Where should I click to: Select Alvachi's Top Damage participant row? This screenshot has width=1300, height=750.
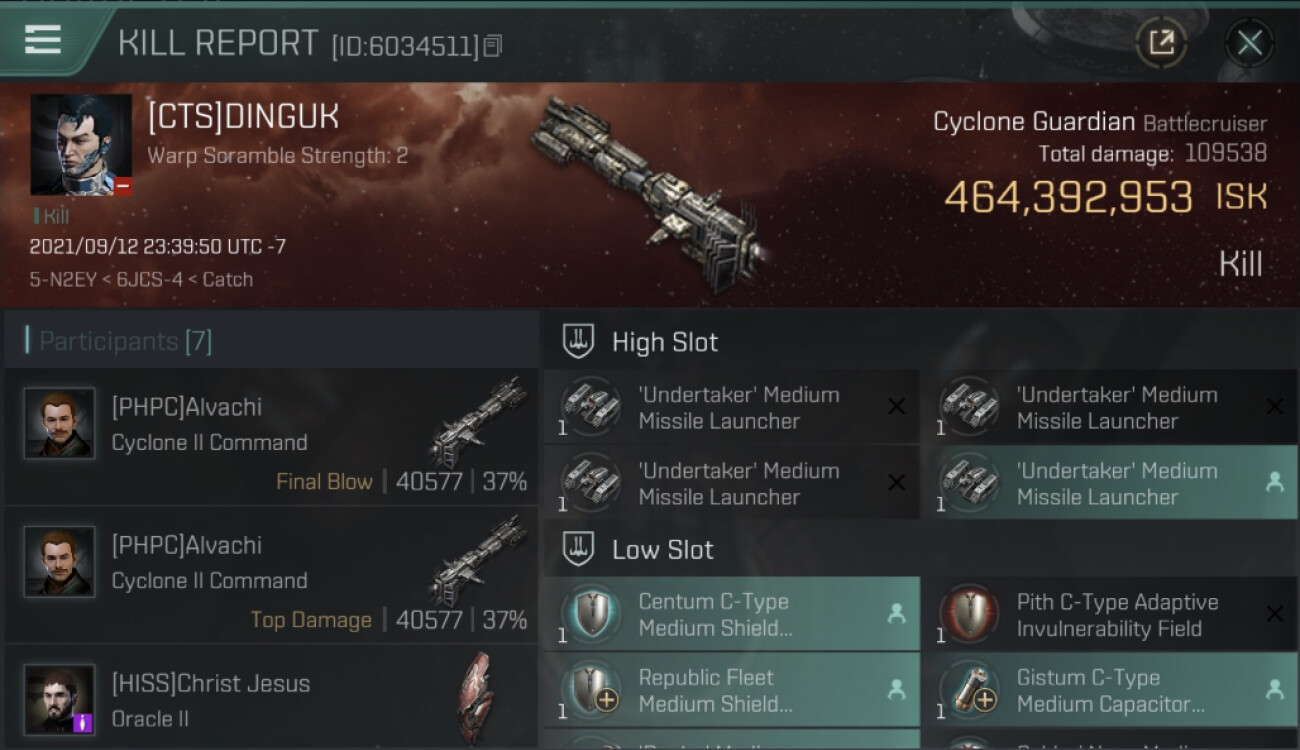[x=270, y=575]
